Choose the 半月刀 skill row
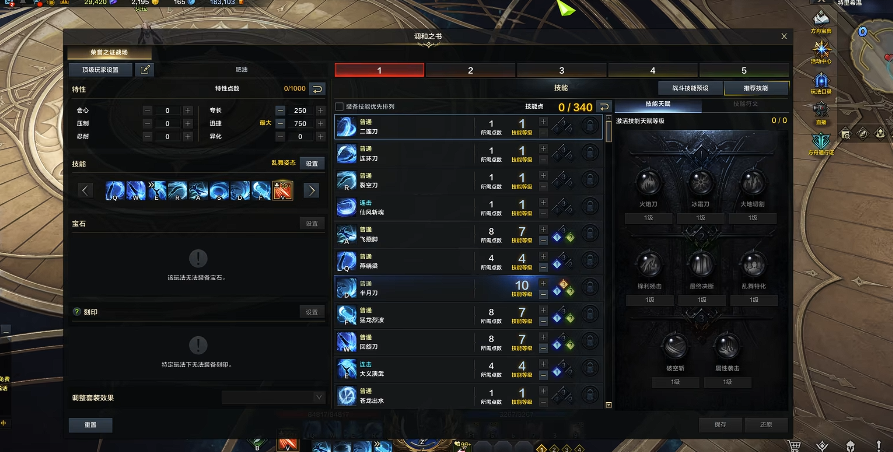This screenshot has width=893, height=452. pyautogui.click(x=440, y=289)
